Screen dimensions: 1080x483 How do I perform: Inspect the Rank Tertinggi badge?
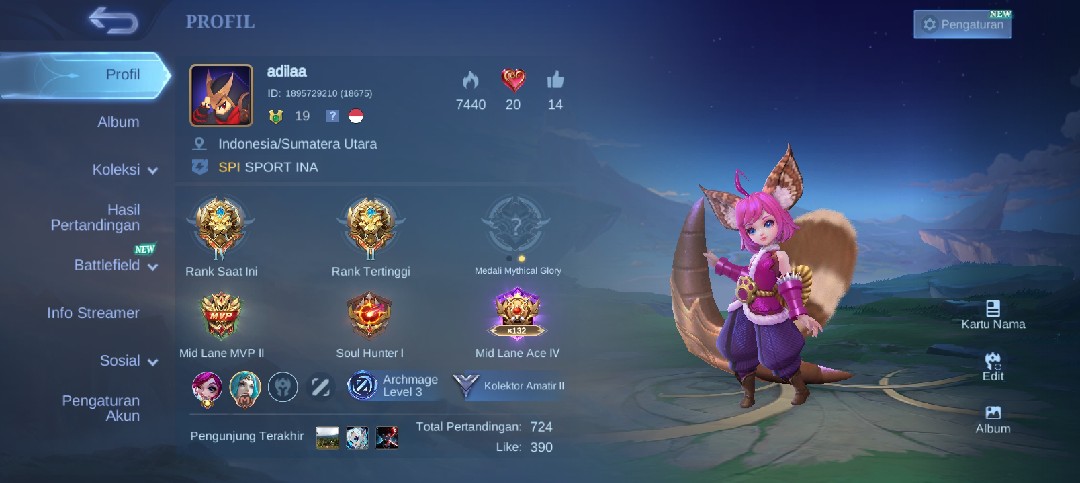point(370,227)
